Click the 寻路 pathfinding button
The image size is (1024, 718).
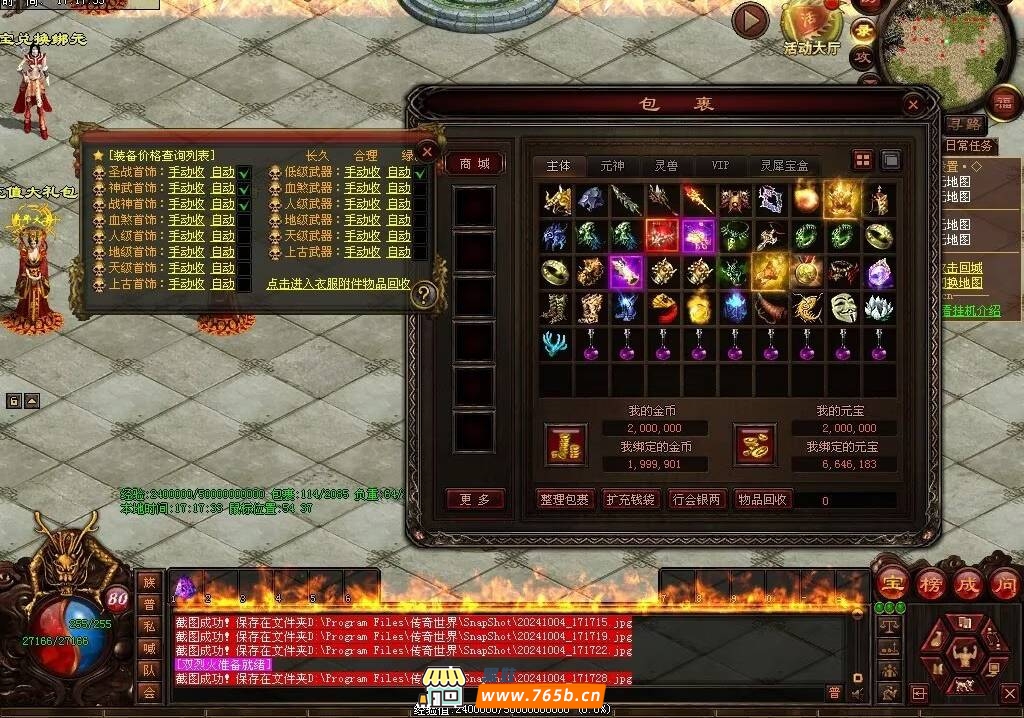(x=964, y=125)
